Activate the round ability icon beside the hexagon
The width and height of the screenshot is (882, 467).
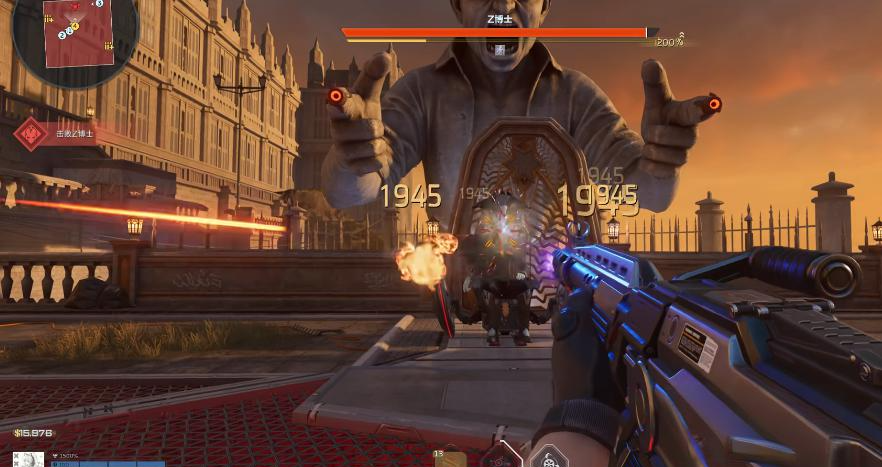click(x=547, y=458)
